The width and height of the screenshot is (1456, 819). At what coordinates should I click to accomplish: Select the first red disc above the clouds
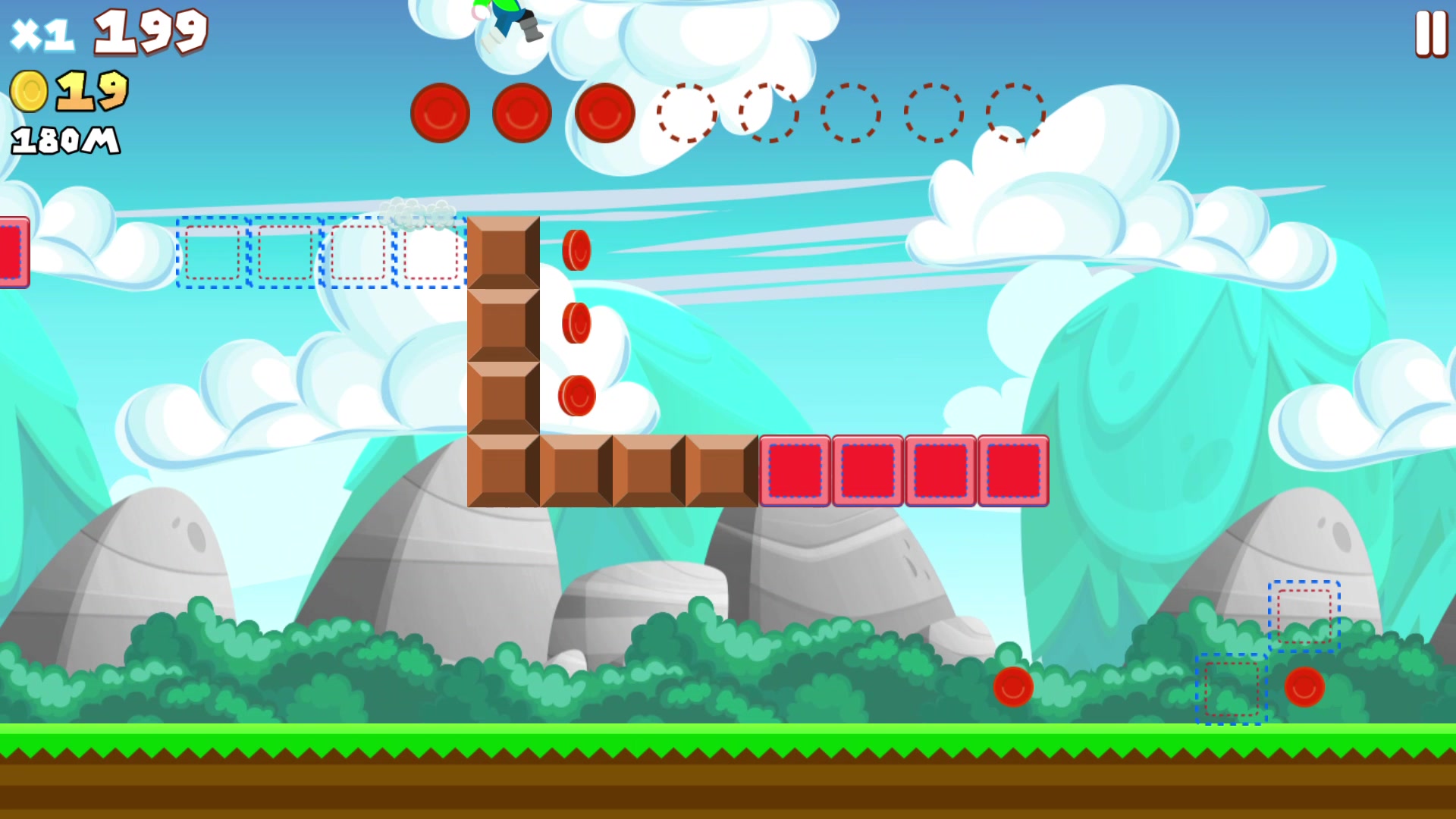[438, 112]
